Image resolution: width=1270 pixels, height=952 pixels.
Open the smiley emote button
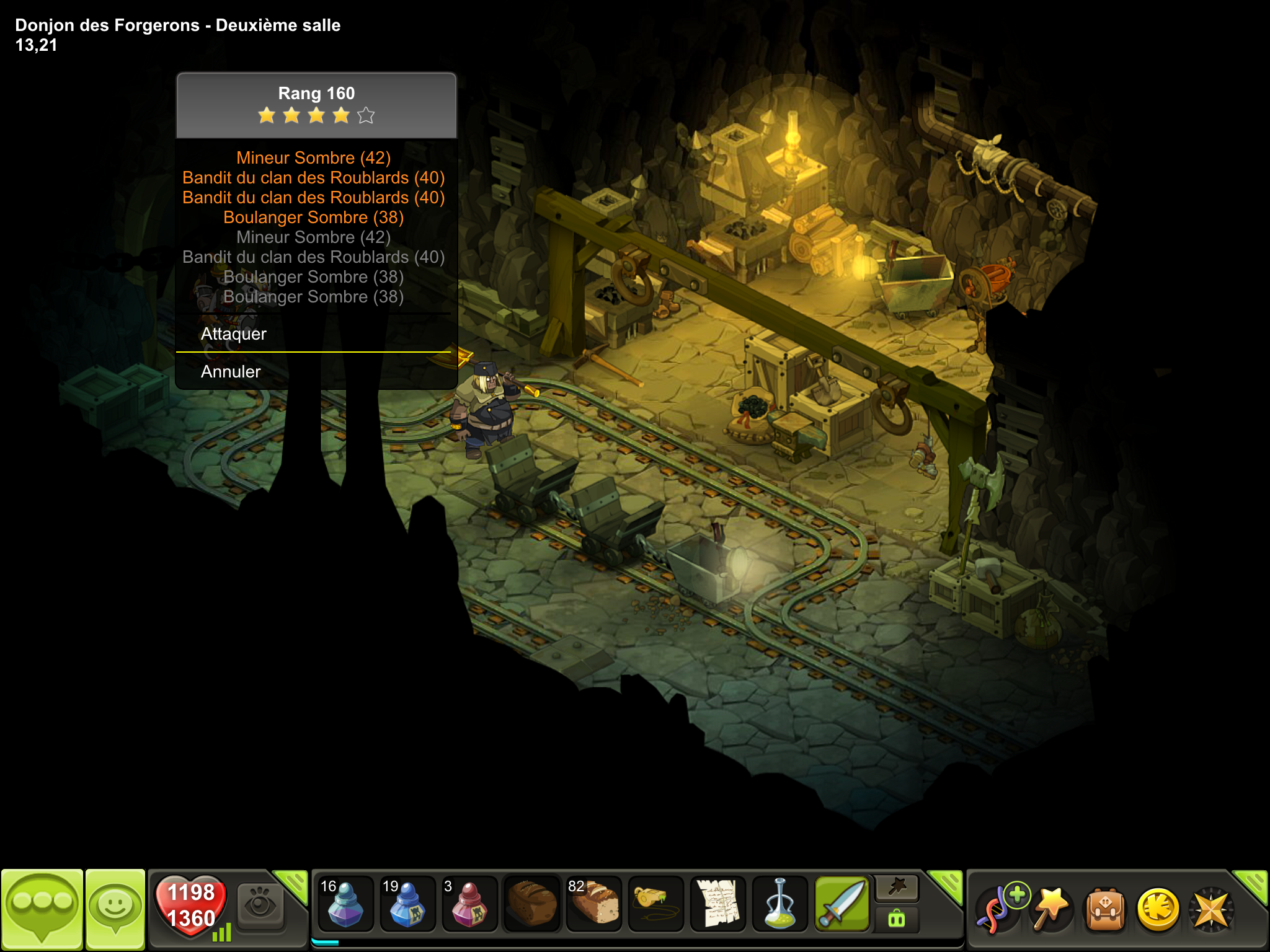point(115,909)
